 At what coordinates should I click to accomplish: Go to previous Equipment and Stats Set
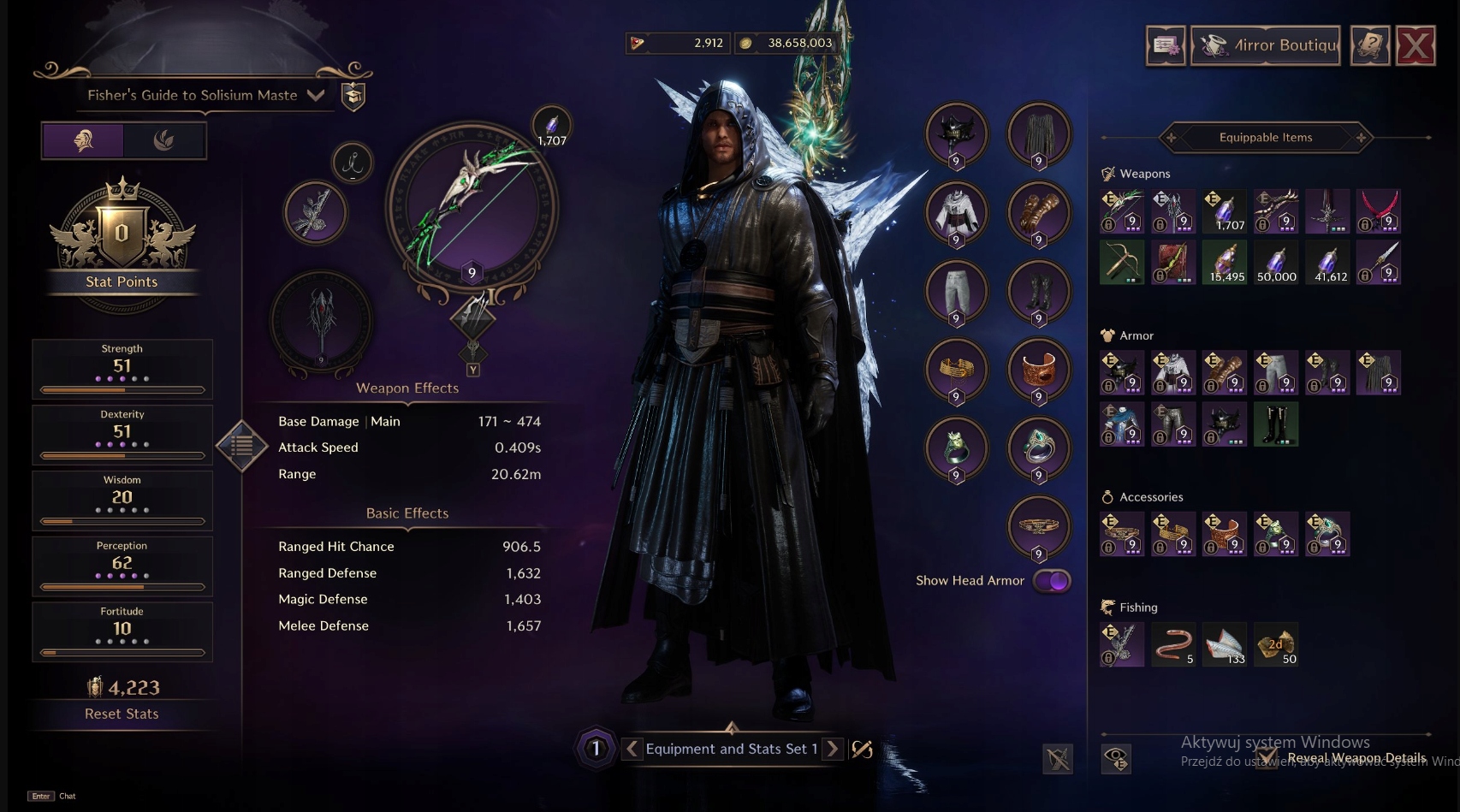[x=632, y=749]
